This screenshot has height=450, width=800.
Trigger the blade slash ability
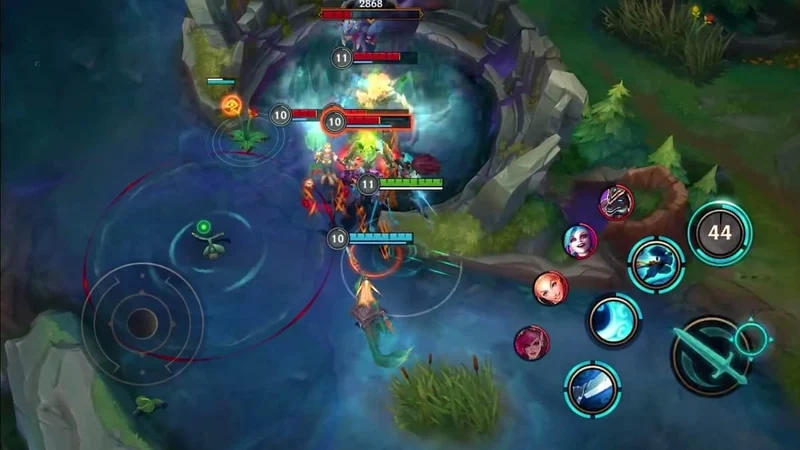coord(592,387)
